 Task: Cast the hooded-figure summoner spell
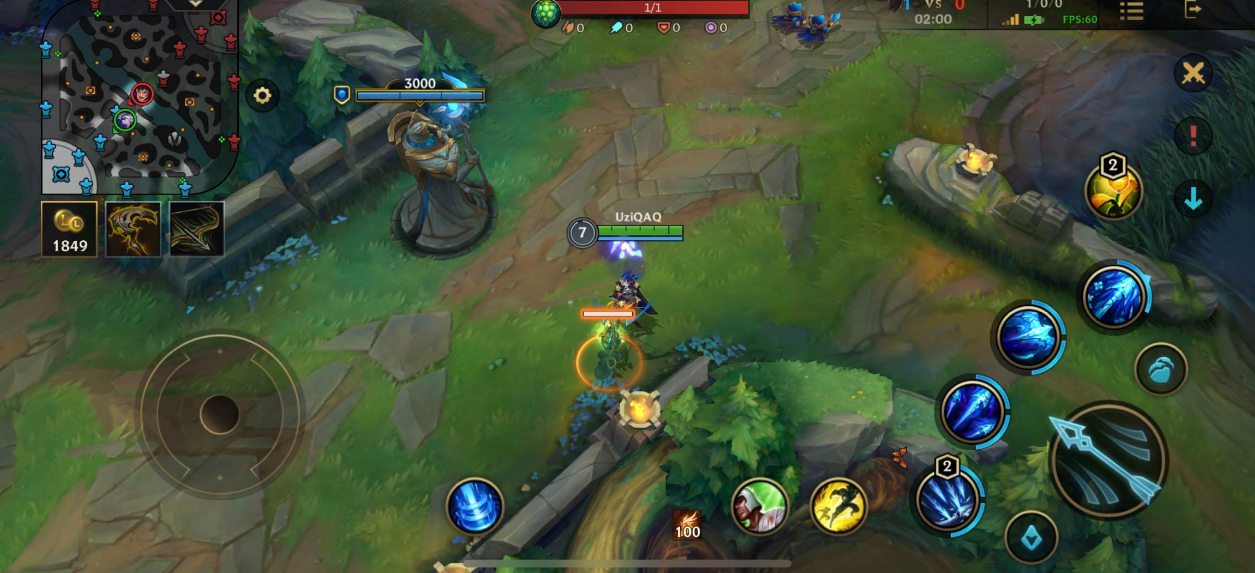[x=760, y=506]
